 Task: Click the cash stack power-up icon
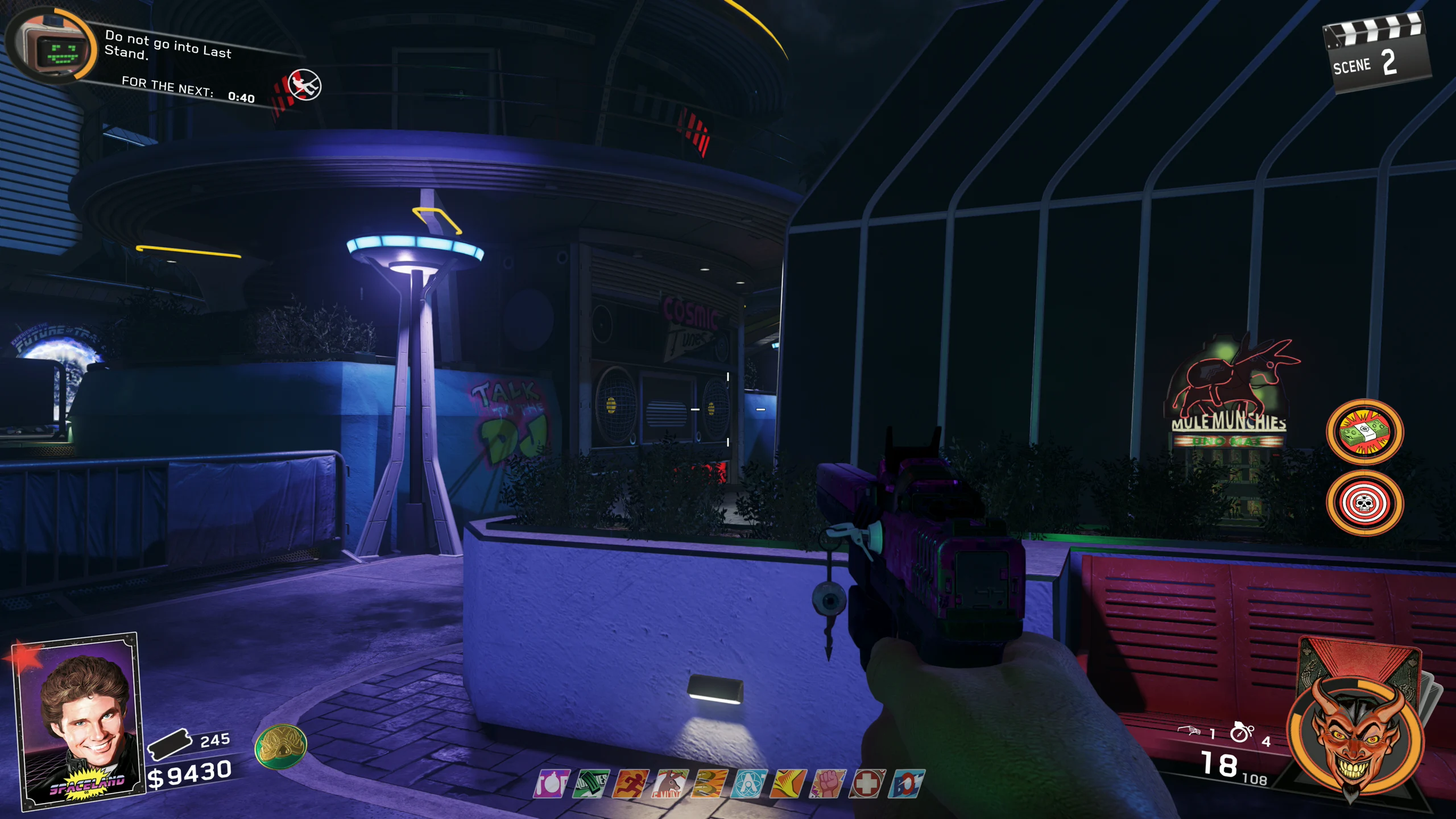coord(1364,432)
